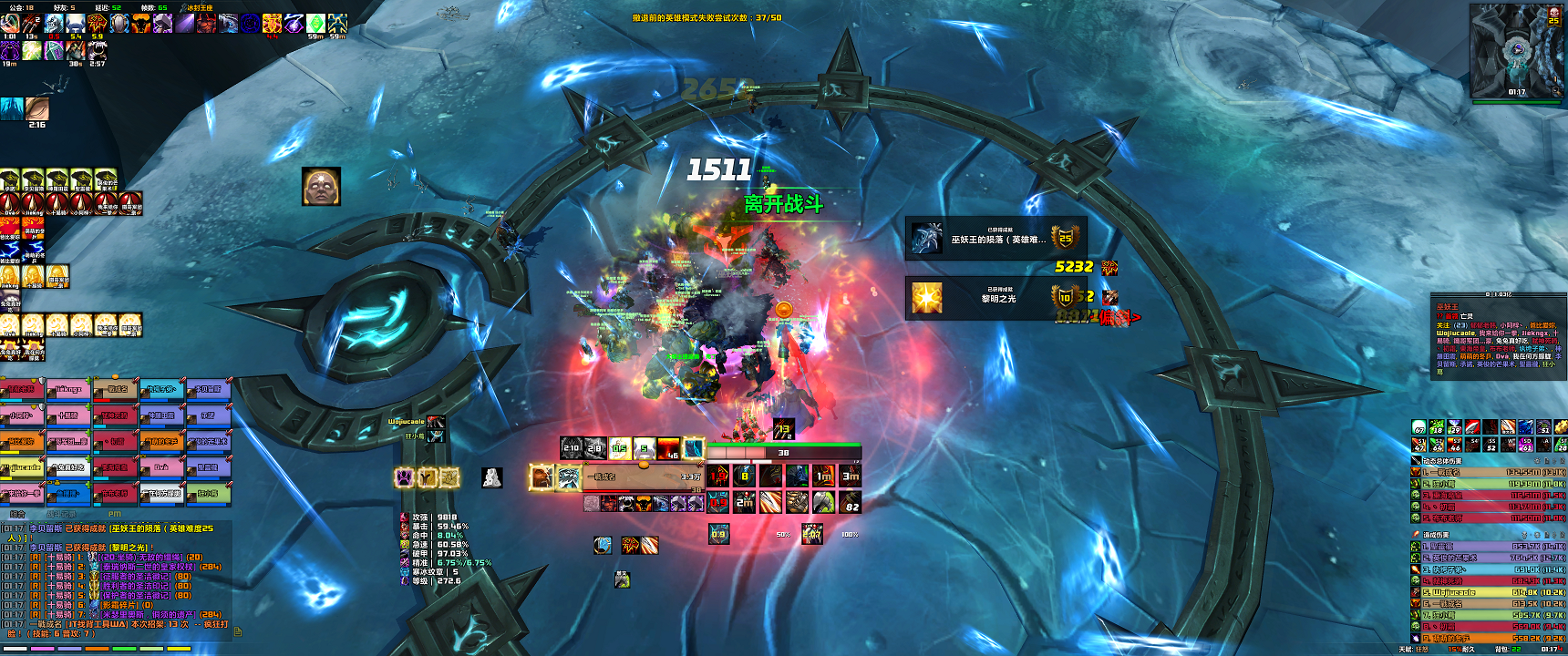Click the 影霜碎片 loot link in chat
Screen dimensions: 1568x656
coord(119,605)
